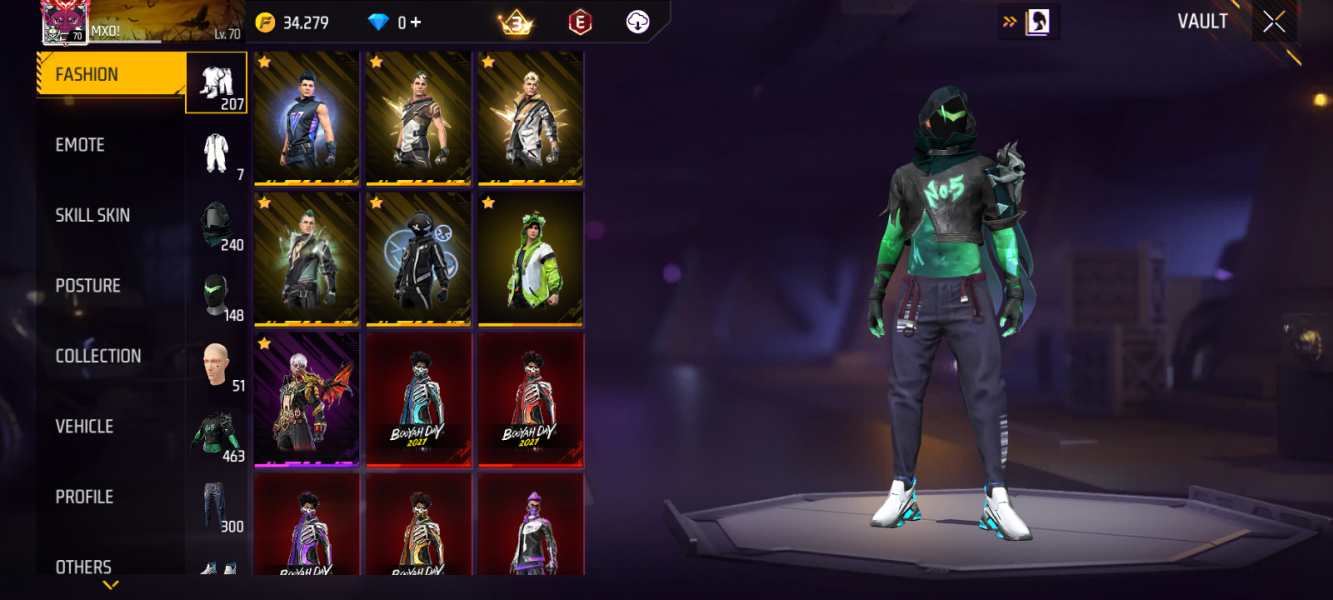
Task: Add diamonds with the plus button
Action: [x=416, y=23]
